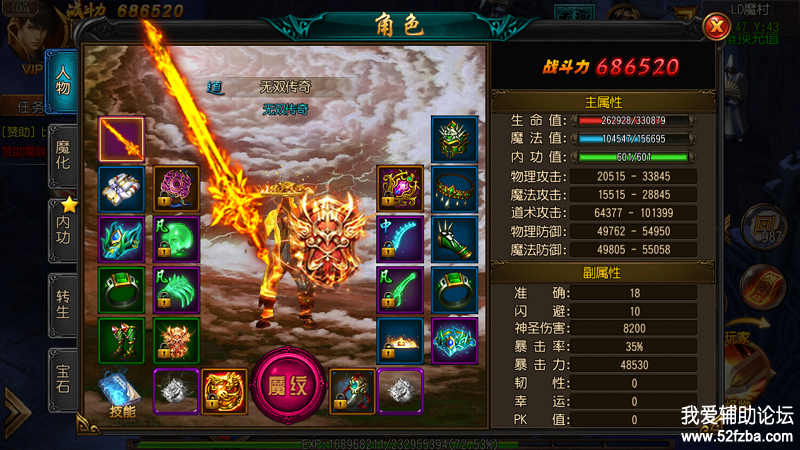Image resolution: width=800 pixels, height=450 pixels.
Task: Click the green spiked bracer slot
Action: tap(454, 240)
